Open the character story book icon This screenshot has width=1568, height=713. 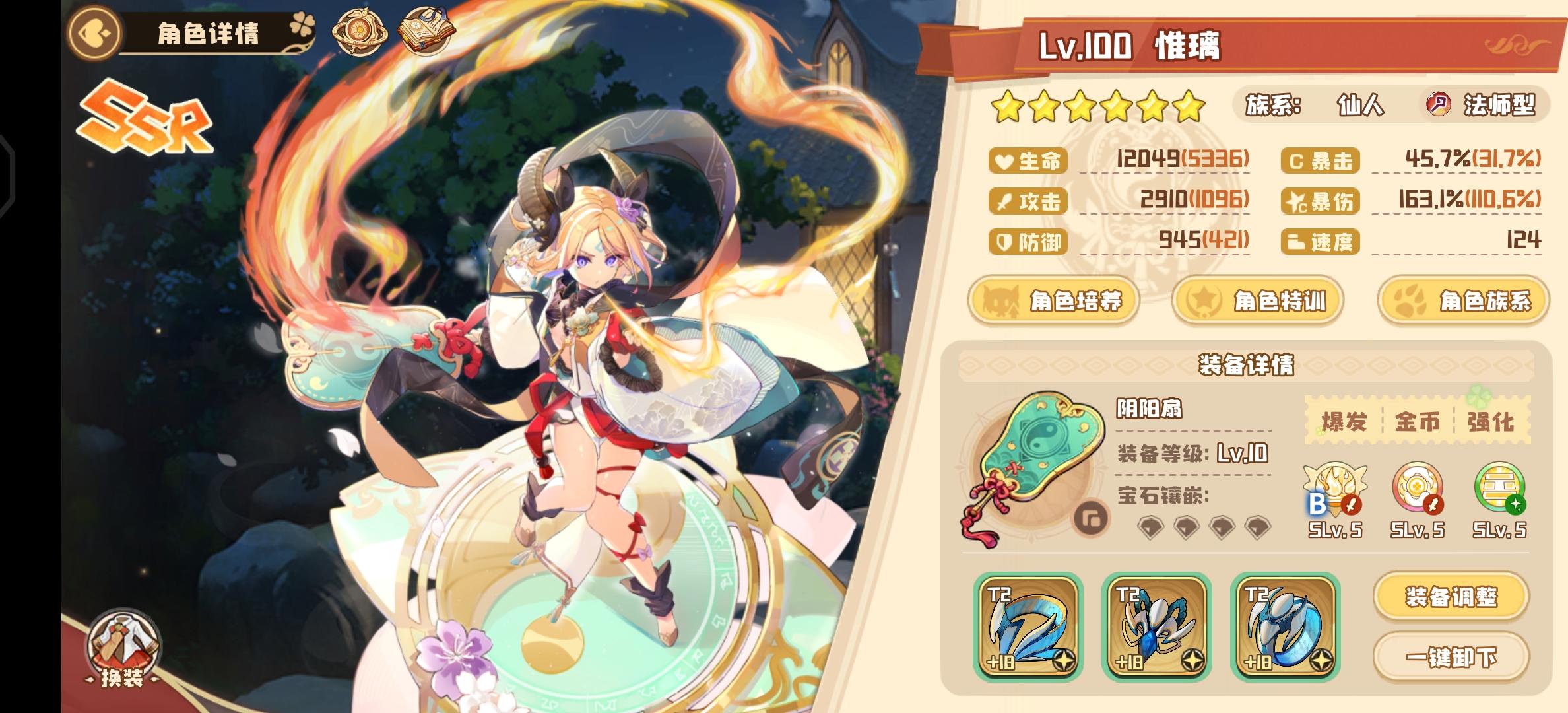coord(426,32)
